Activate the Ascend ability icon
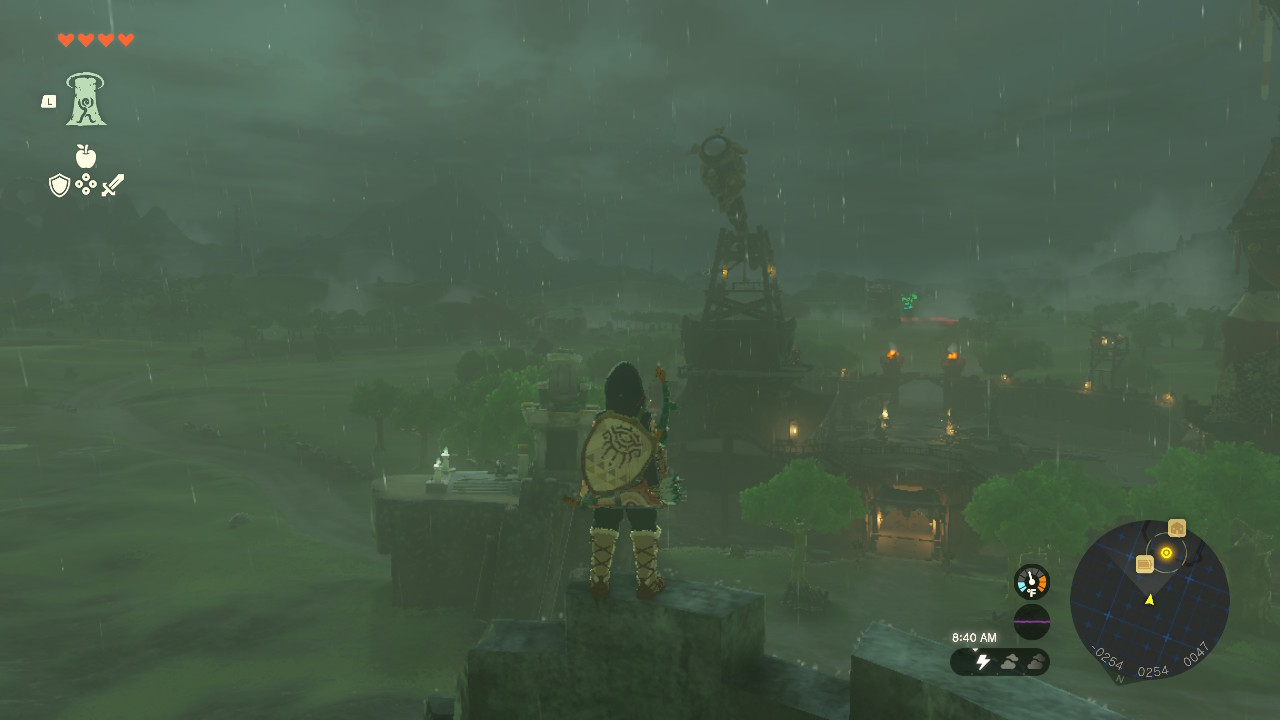The image size is (1280, 720). pyautogui.click(x=86, y=99)
